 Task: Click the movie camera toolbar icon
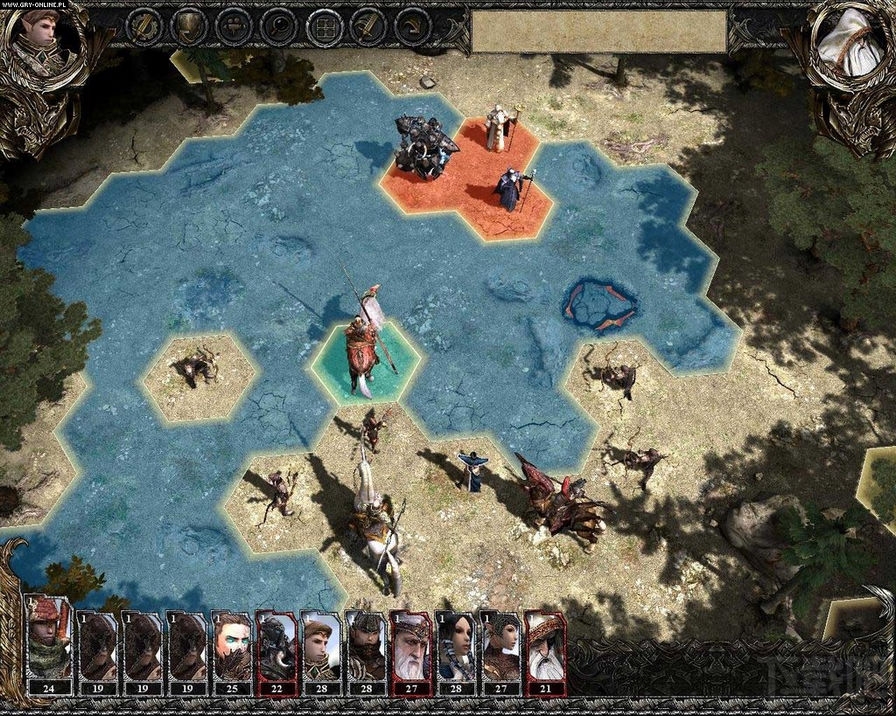[x=234, y=26]
